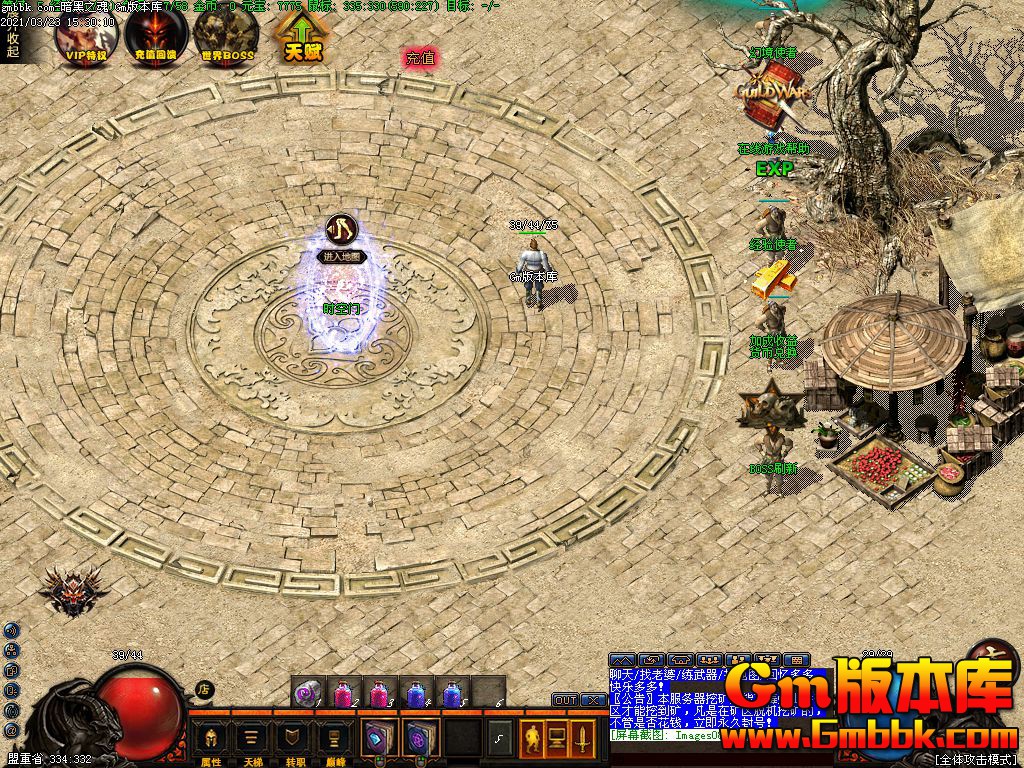Viewport: 1024px width, 768px height.
Task: Open the 充值回馈 recharge rewards icon
Action: 156,37
